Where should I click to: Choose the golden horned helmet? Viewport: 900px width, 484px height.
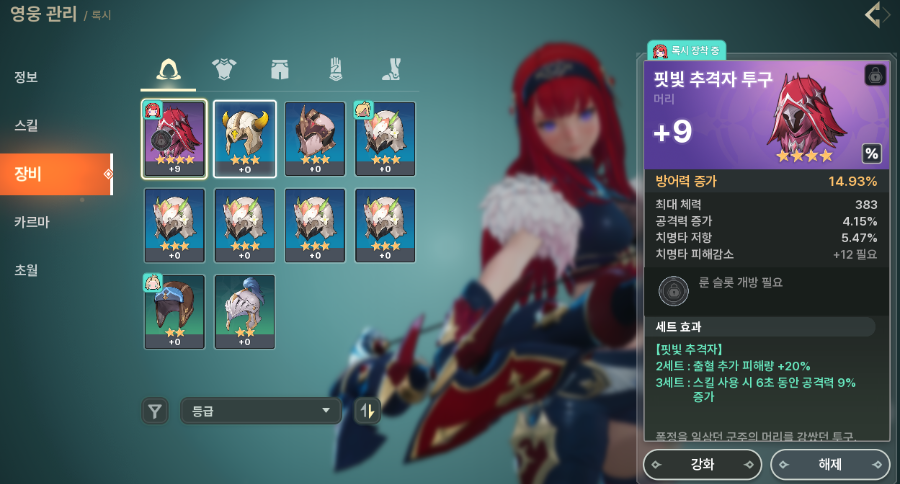pyautogui.click(x=245, y=138)
